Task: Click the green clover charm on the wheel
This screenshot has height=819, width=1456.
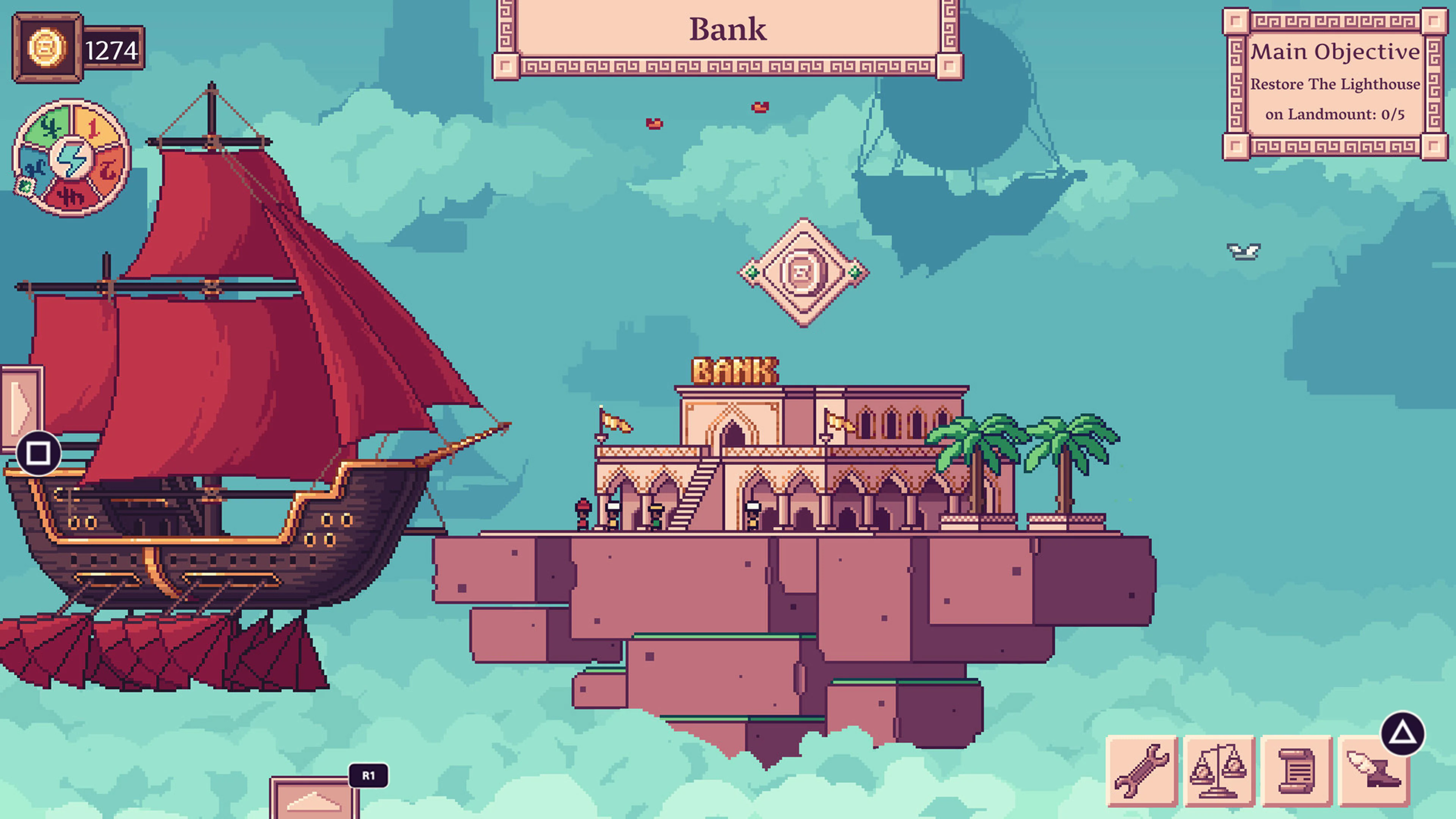Action: click(x=25, y=188)
